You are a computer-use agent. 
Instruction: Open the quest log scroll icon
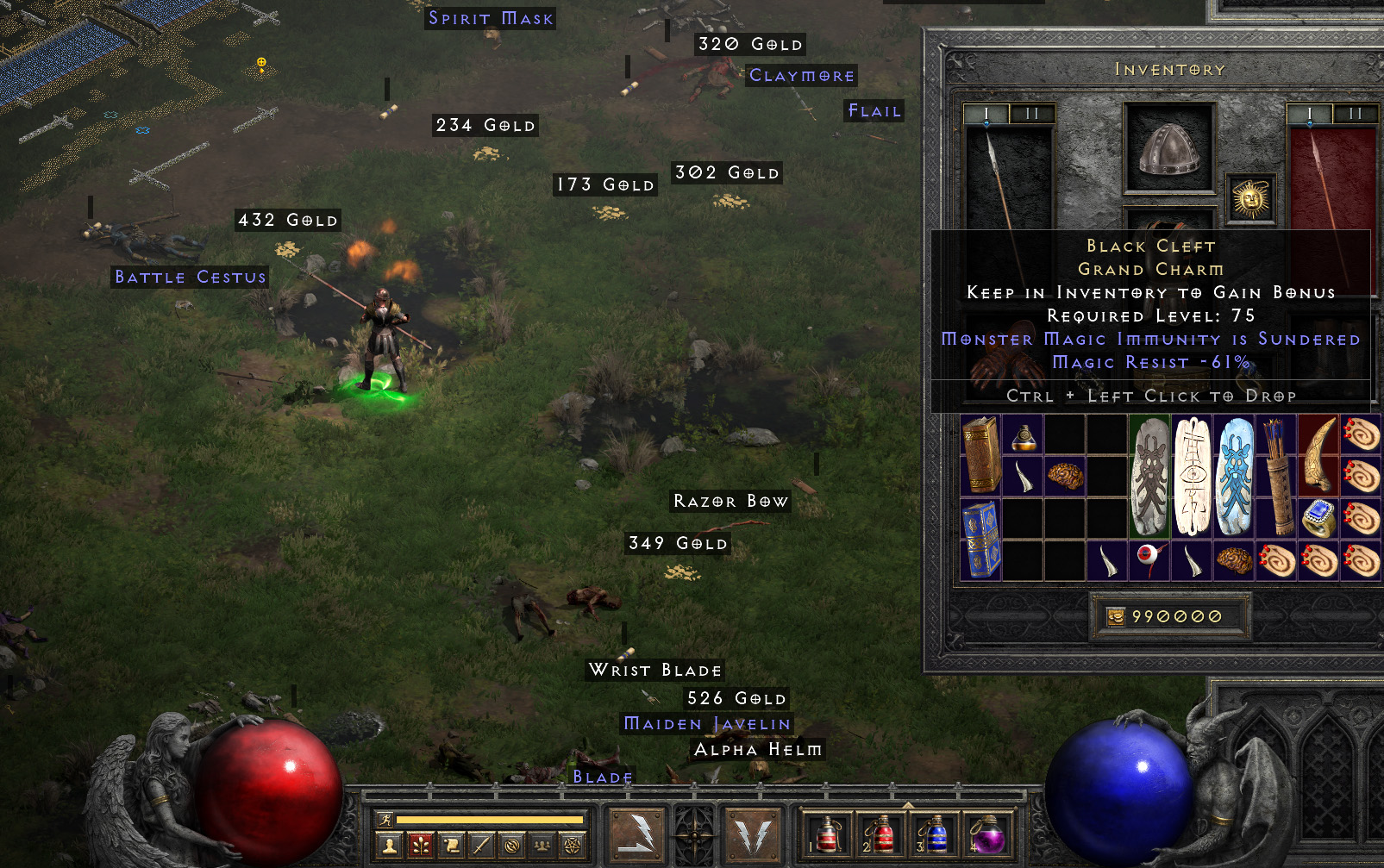tap(451, 846)
